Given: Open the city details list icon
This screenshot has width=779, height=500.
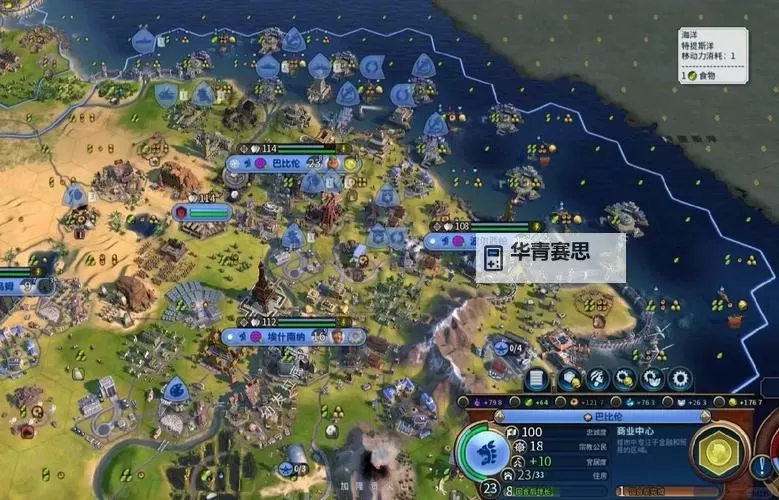Looking at the screenshot, I should coord(538,379).
